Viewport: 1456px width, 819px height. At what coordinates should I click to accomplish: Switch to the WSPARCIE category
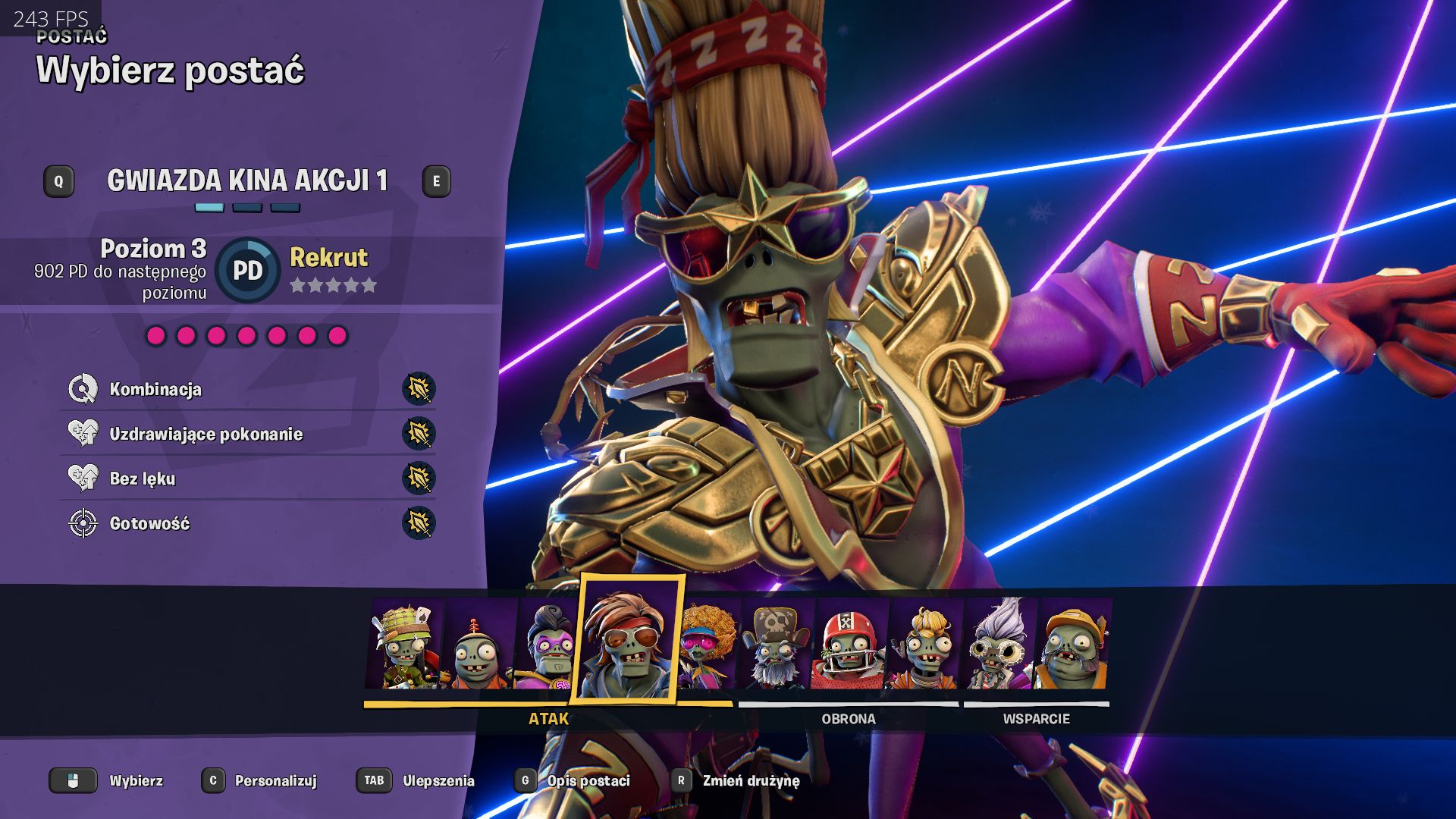point(1036,718)
